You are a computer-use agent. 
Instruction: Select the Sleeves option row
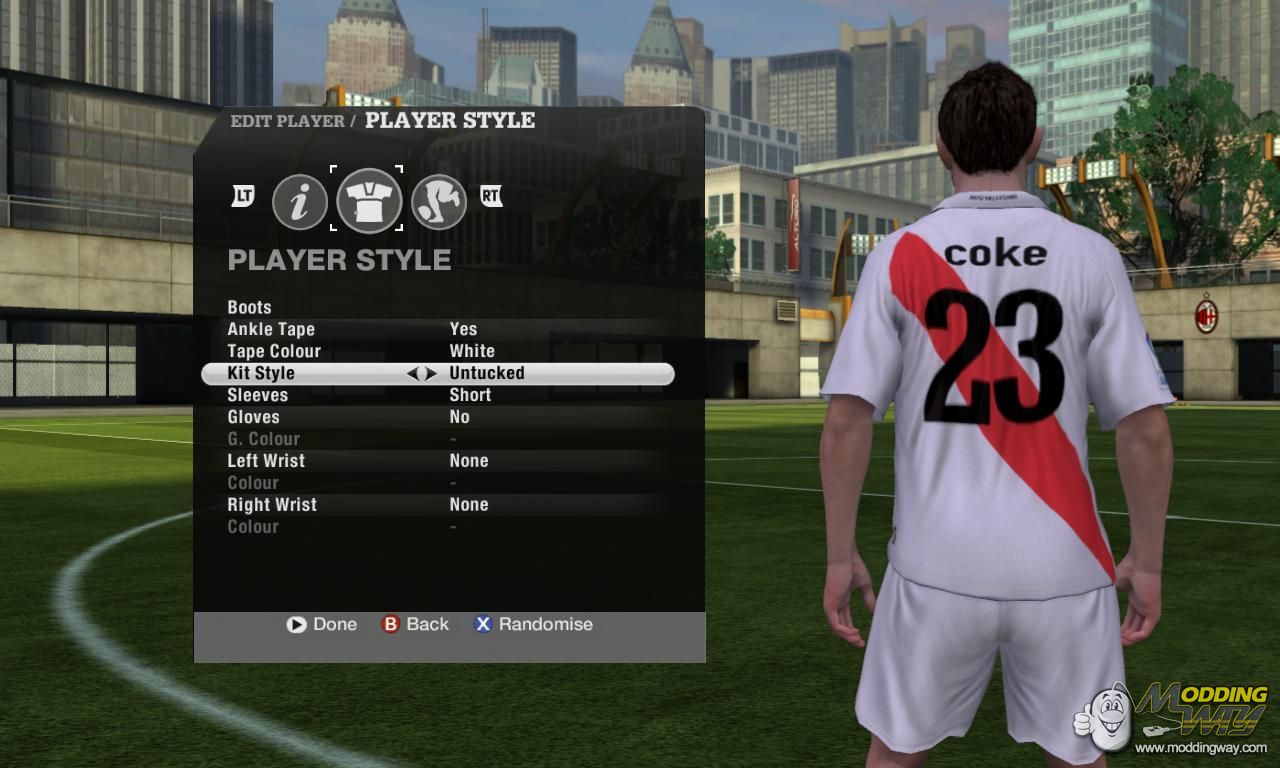click(x=258, y=395)
